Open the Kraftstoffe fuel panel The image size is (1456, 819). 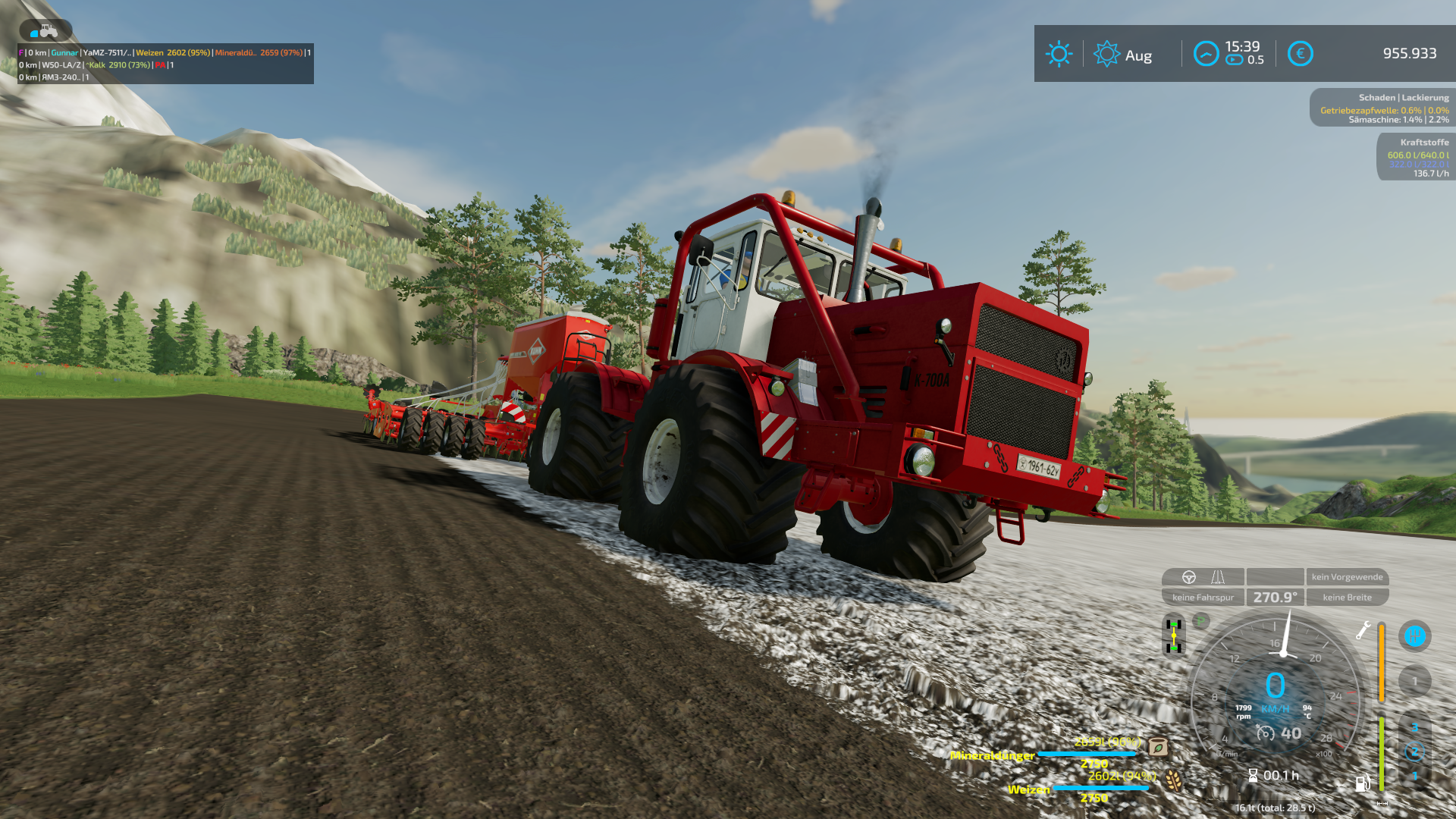[x=1416, y=158]
